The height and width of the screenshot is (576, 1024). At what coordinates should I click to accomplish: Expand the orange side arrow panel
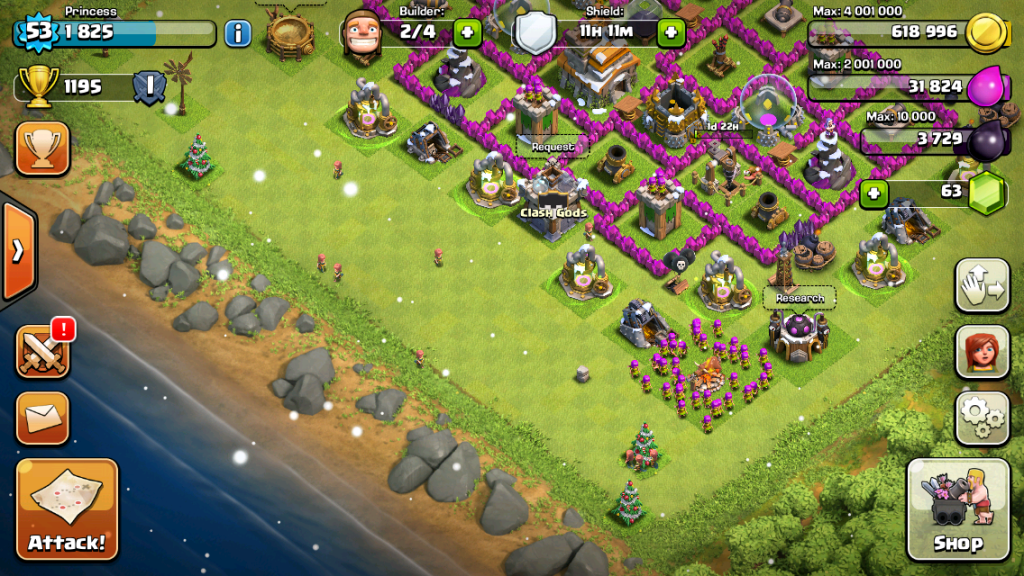click(18, 250)
